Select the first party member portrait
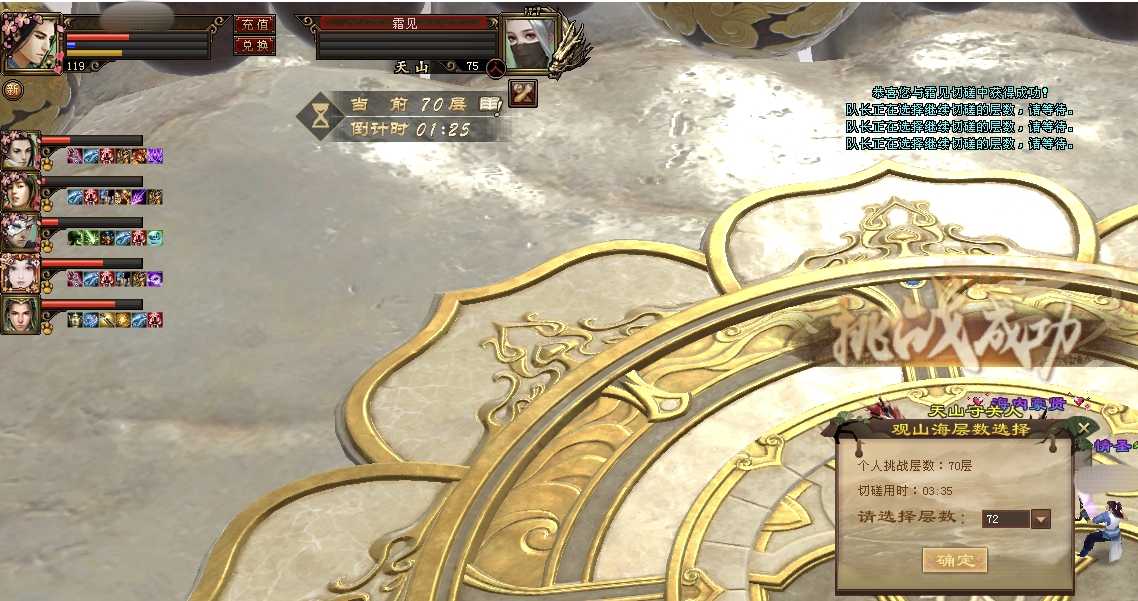Screen dimensions: 1138x601 pyautogui.click(x=18, y=151)
